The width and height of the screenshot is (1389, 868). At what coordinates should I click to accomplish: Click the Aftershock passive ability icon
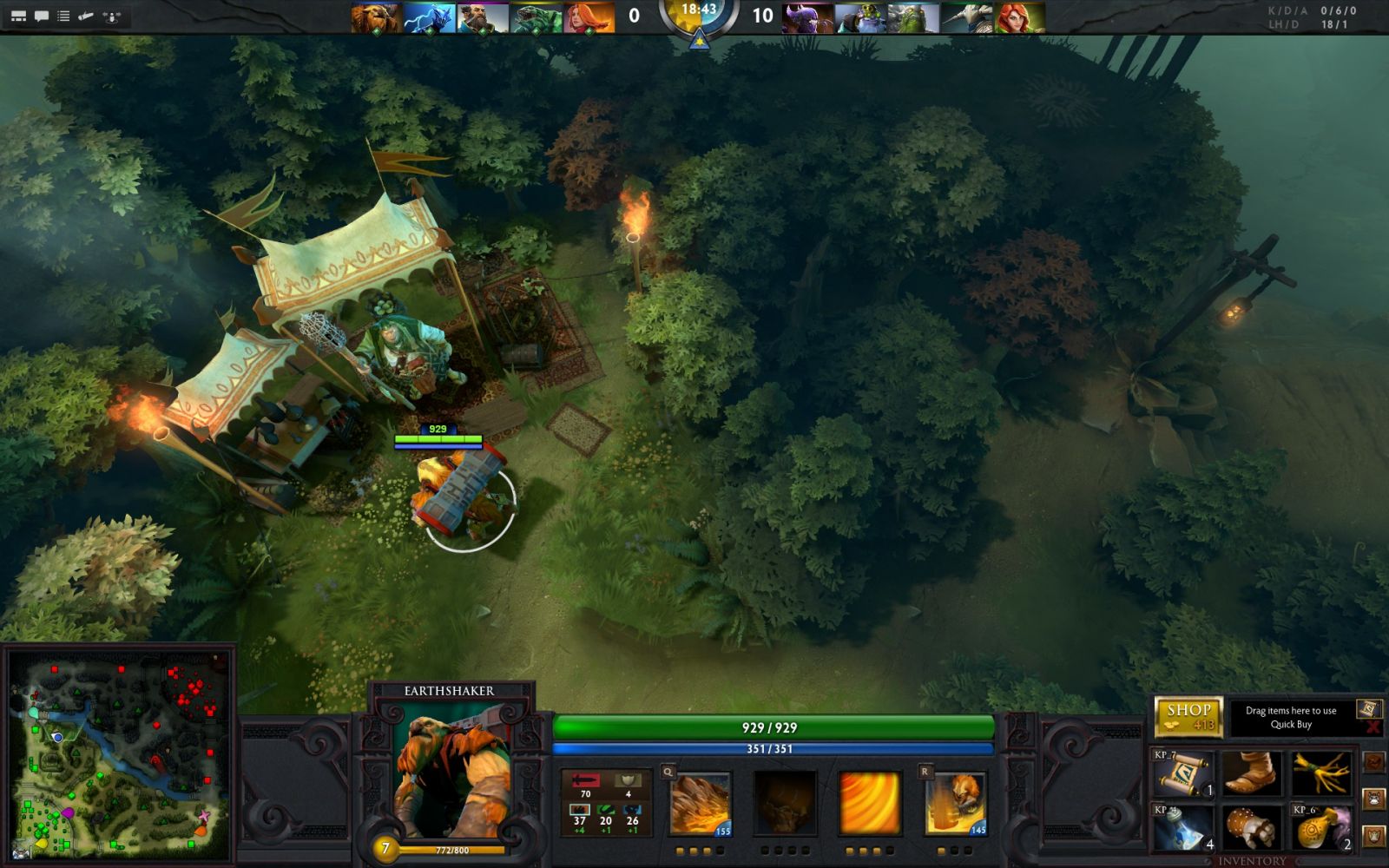pos(869,805)
